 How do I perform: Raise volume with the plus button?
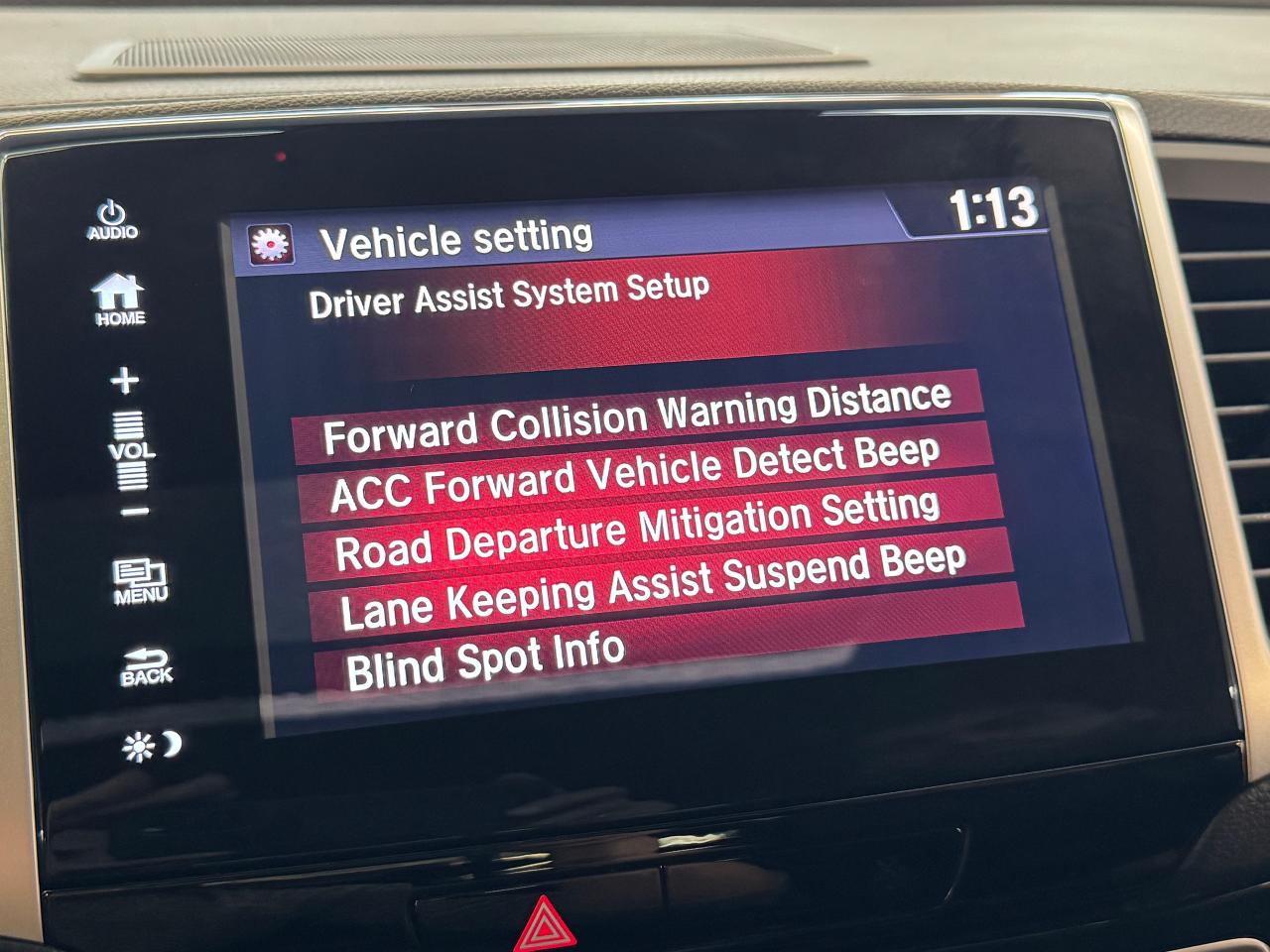(125, 381)
